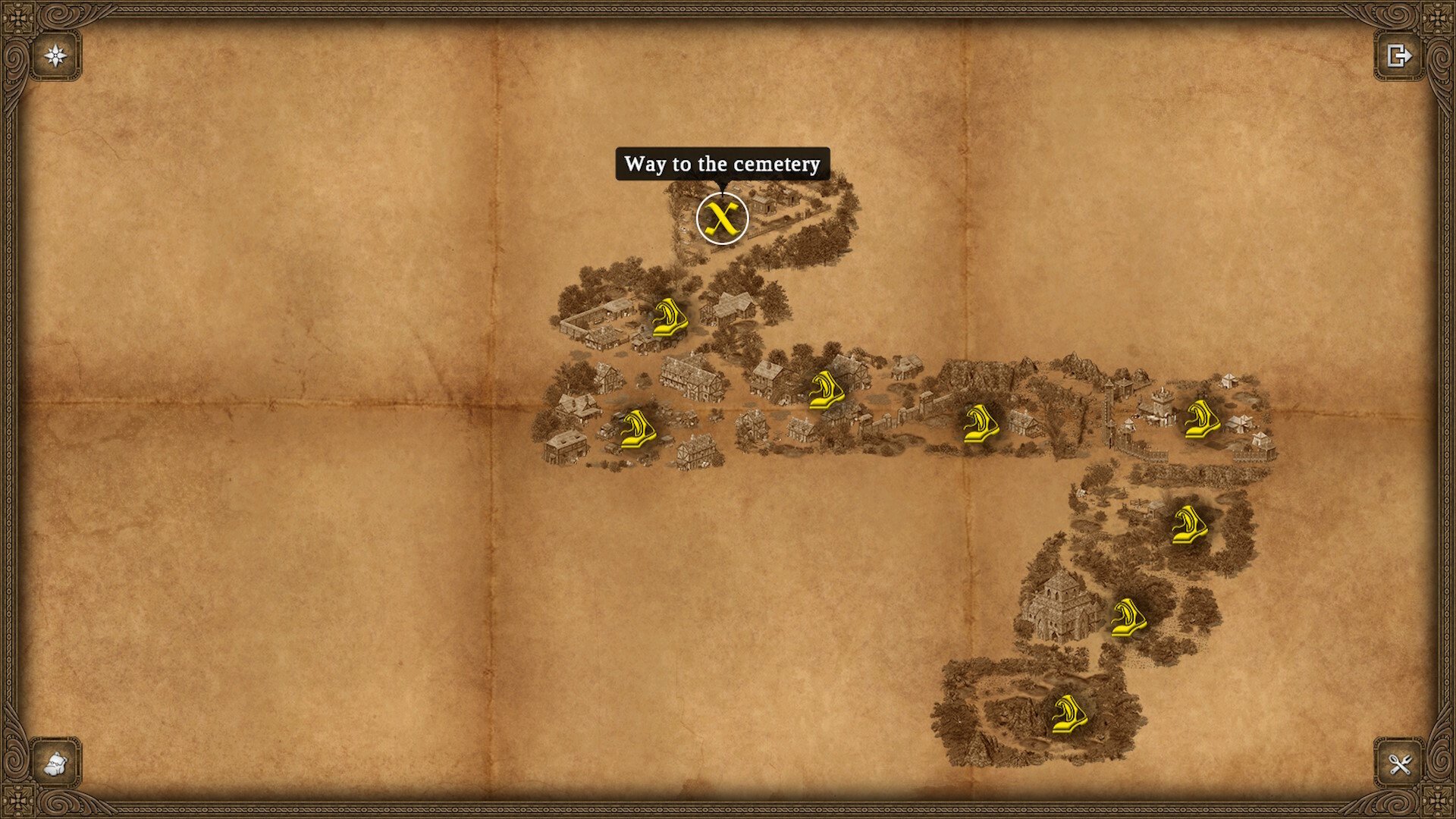1456x819 pixels.
Task: Open the inventory bag button
Action: point(56,763)
